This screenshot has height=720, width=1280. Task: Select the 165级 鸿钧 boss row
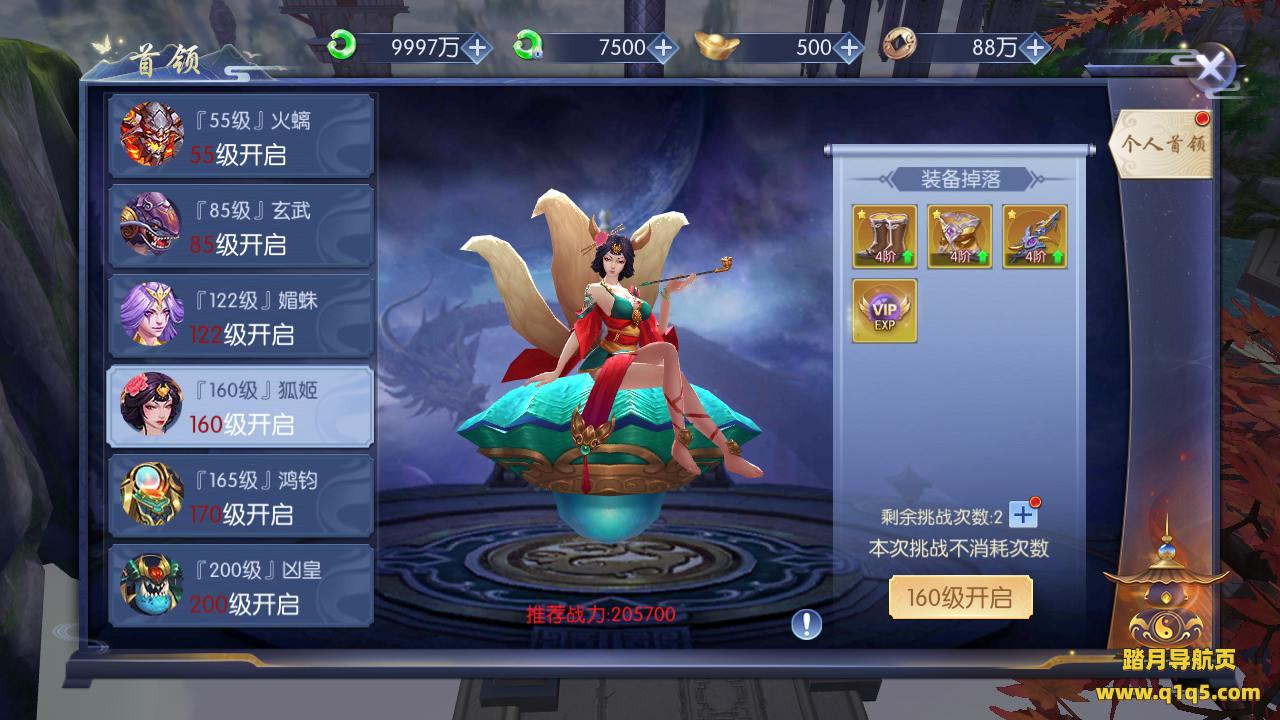[240, 496]
